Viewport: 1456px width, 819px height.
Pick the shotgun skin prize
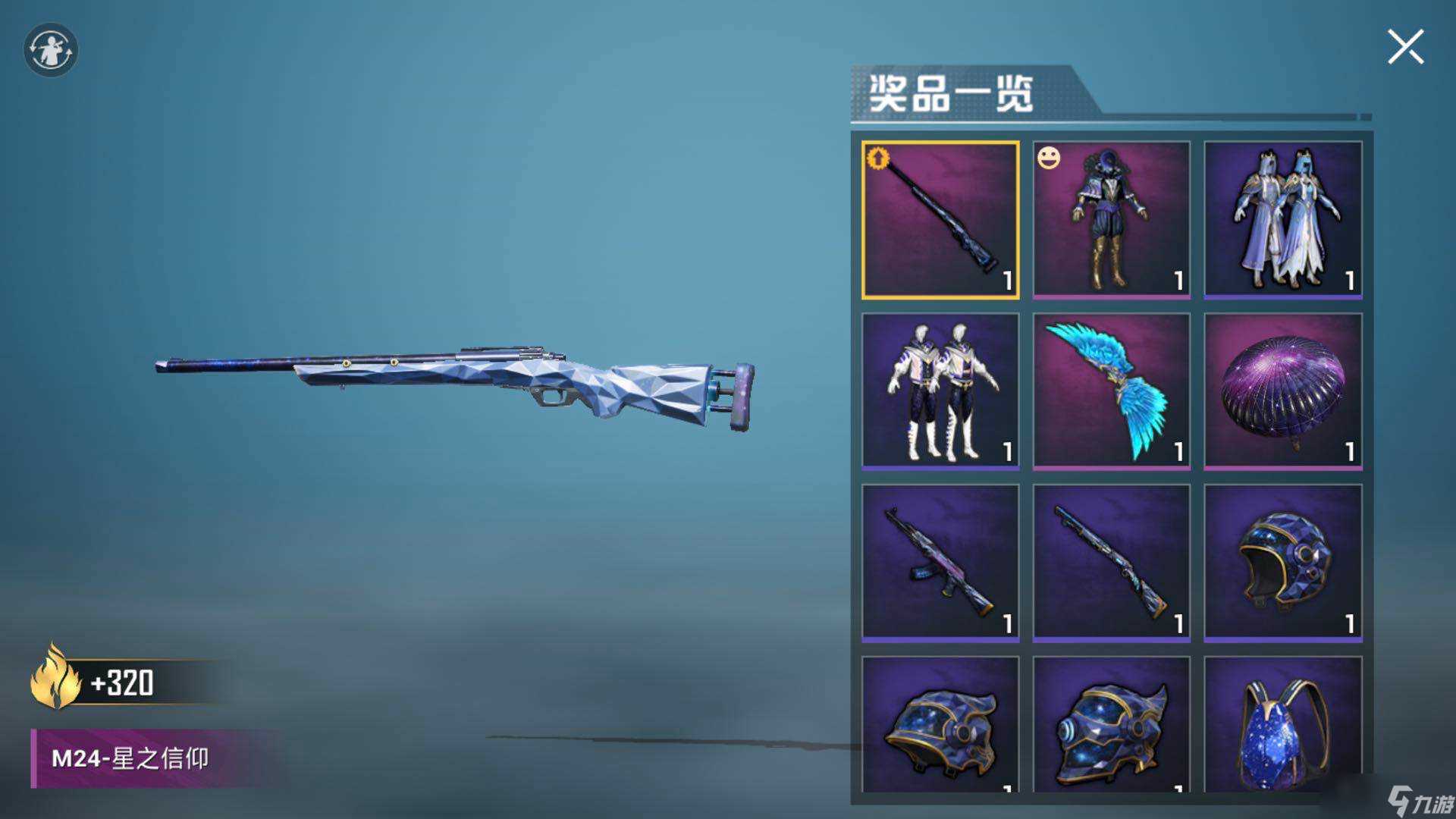1112,563
